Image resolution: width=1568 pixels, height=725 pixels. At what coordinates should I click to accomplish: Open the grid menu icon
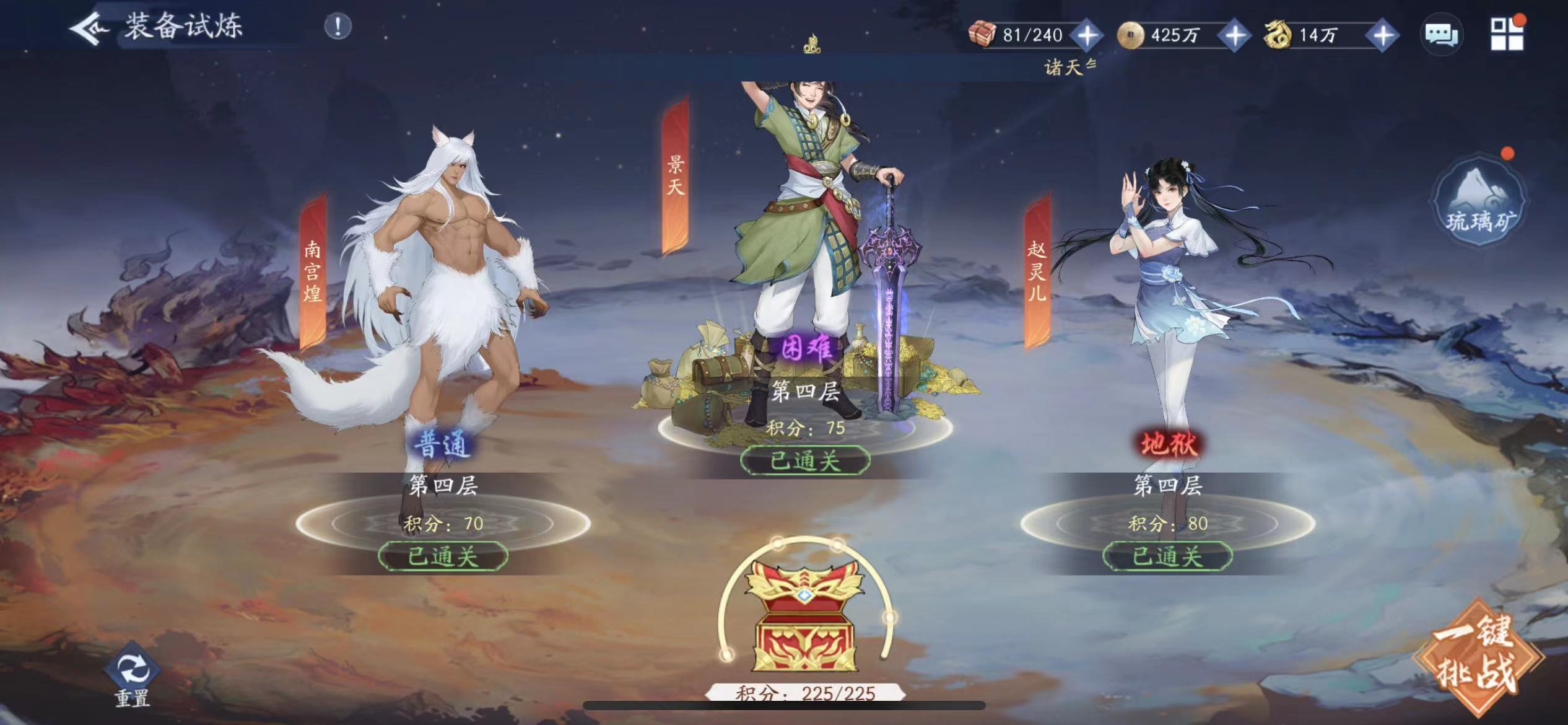click(1507, 33)
